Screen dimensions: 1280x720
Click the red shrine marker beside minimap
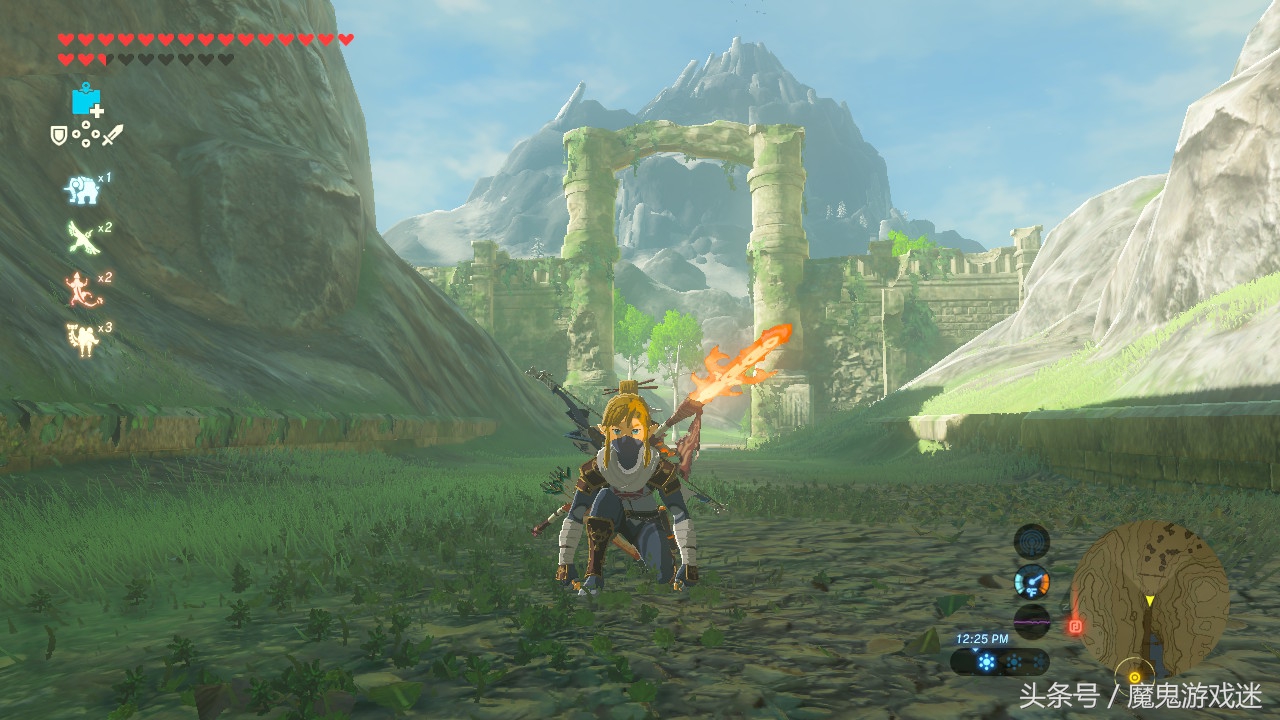pyautogui.click(x=1076, y=627)
